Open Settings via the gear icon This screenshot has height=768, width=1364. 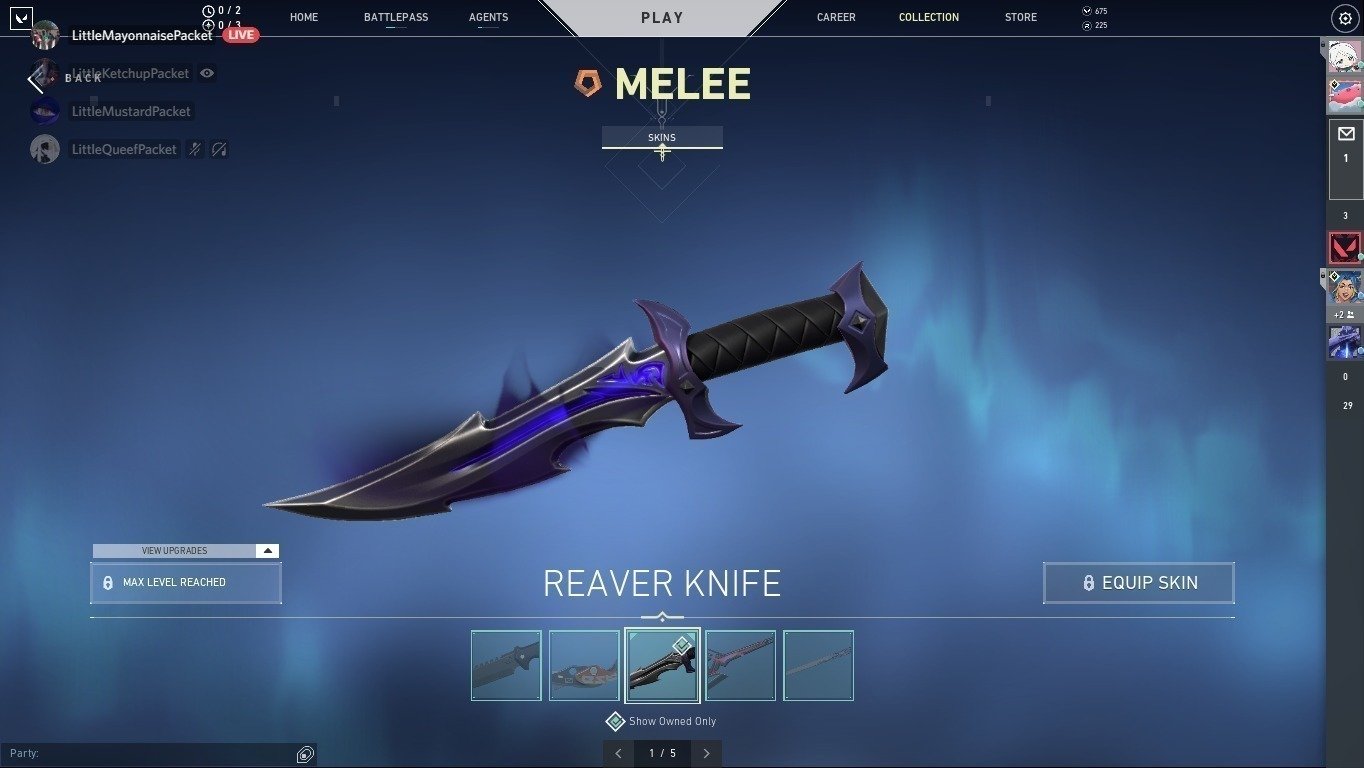[x=1344, y=17]
